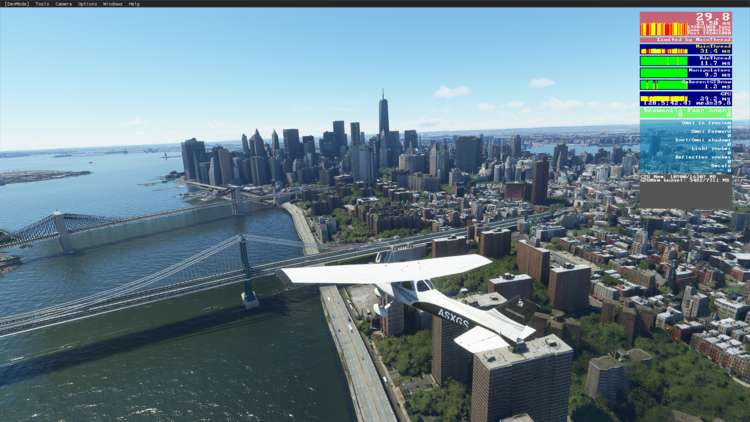
Task: Open the DevMode menu
Action: [x=16, y=4]
